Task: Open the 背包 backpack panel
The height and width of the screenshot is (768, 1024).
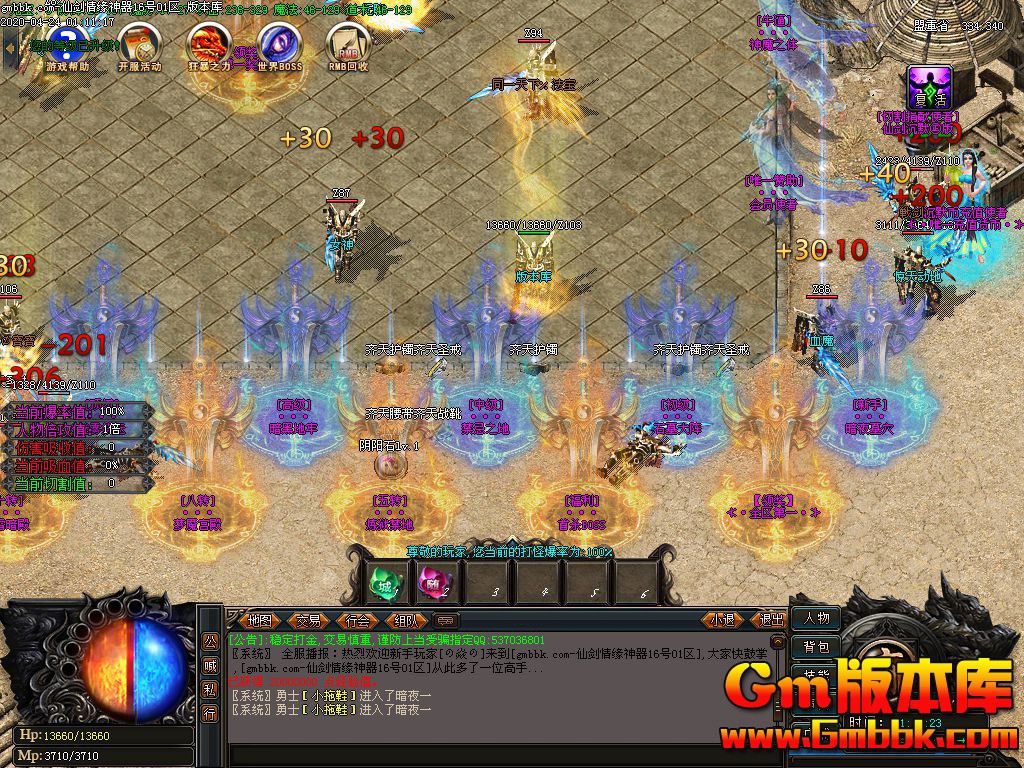Action: pos(816,647)
